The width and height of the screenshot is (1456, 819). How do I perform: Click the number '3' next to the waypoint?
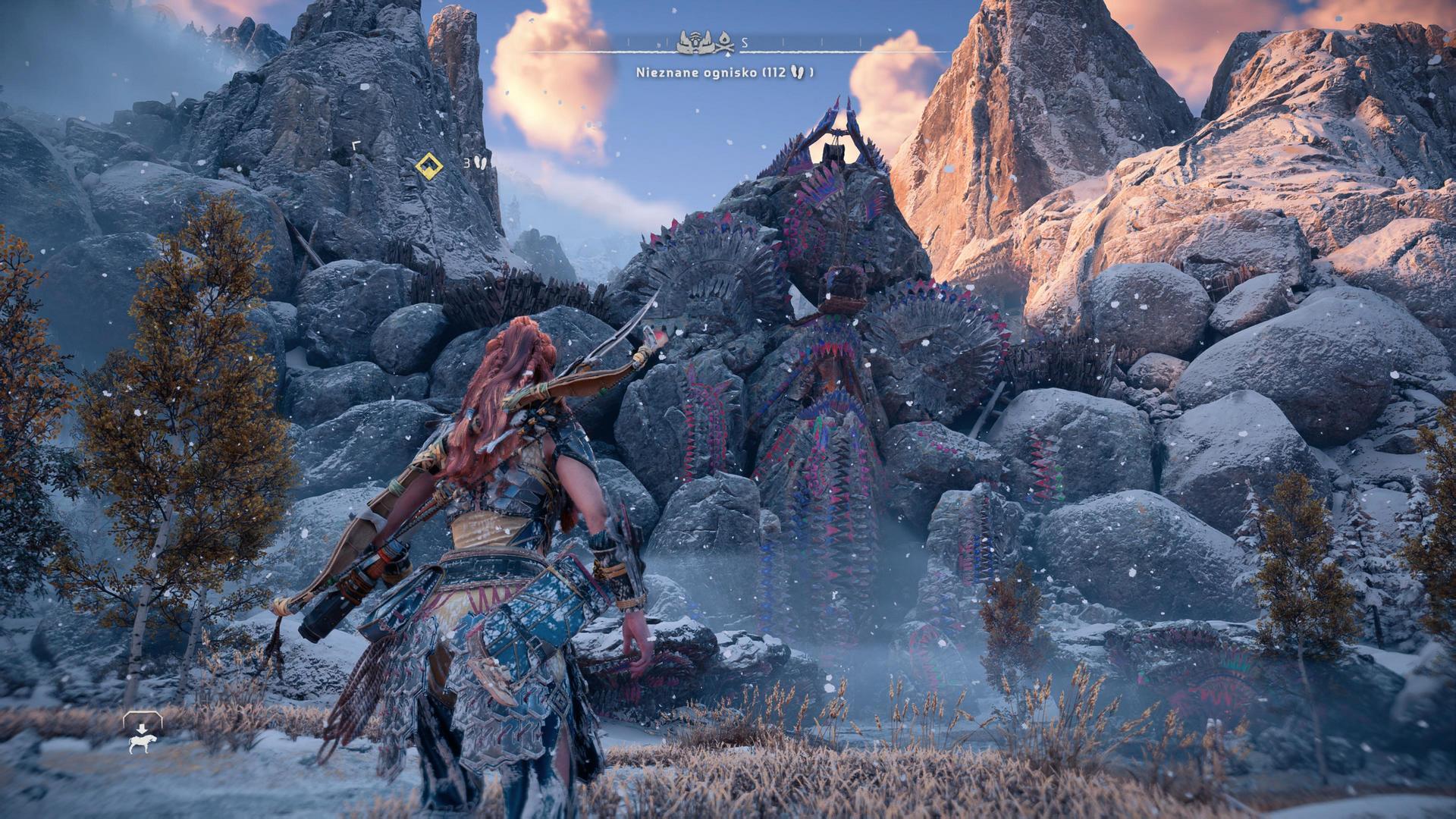tap(467, 163)
